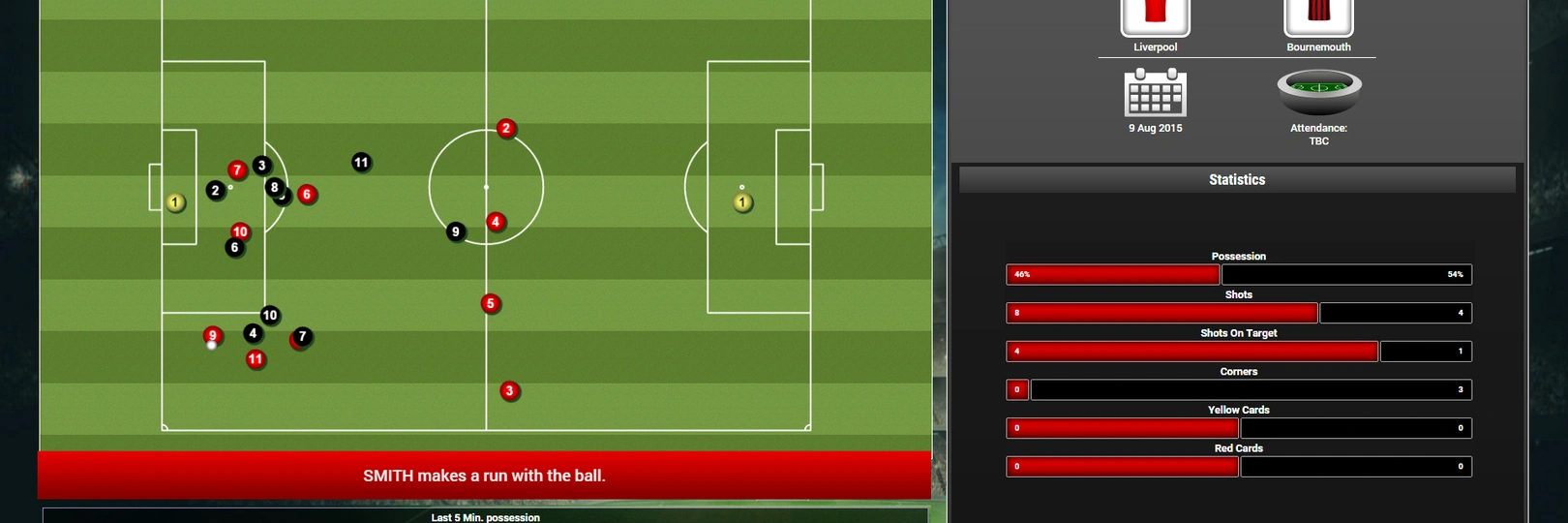
Task: Select the Statistics panel header
Action: [1237, 179]
